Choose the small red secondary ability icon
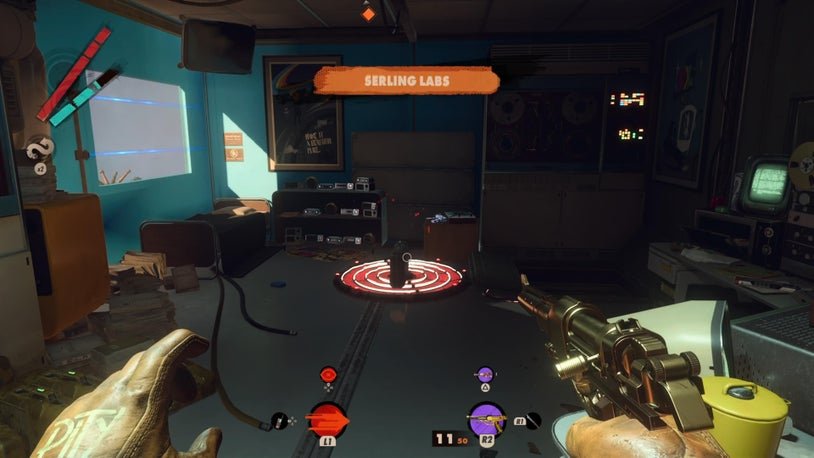814x458 pixels. point(327,375)
